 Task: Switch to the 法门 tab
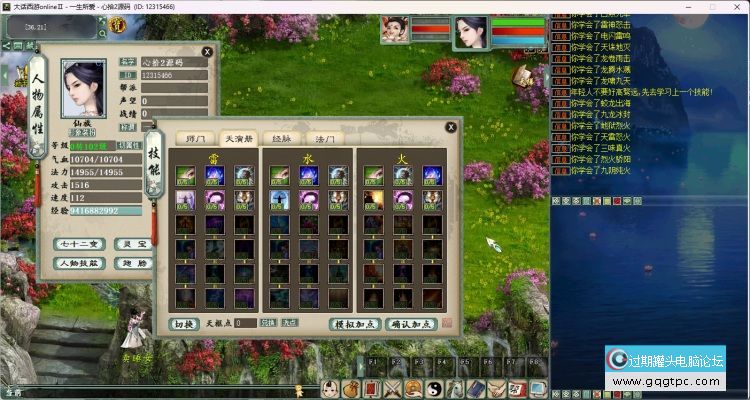(326, 139)
